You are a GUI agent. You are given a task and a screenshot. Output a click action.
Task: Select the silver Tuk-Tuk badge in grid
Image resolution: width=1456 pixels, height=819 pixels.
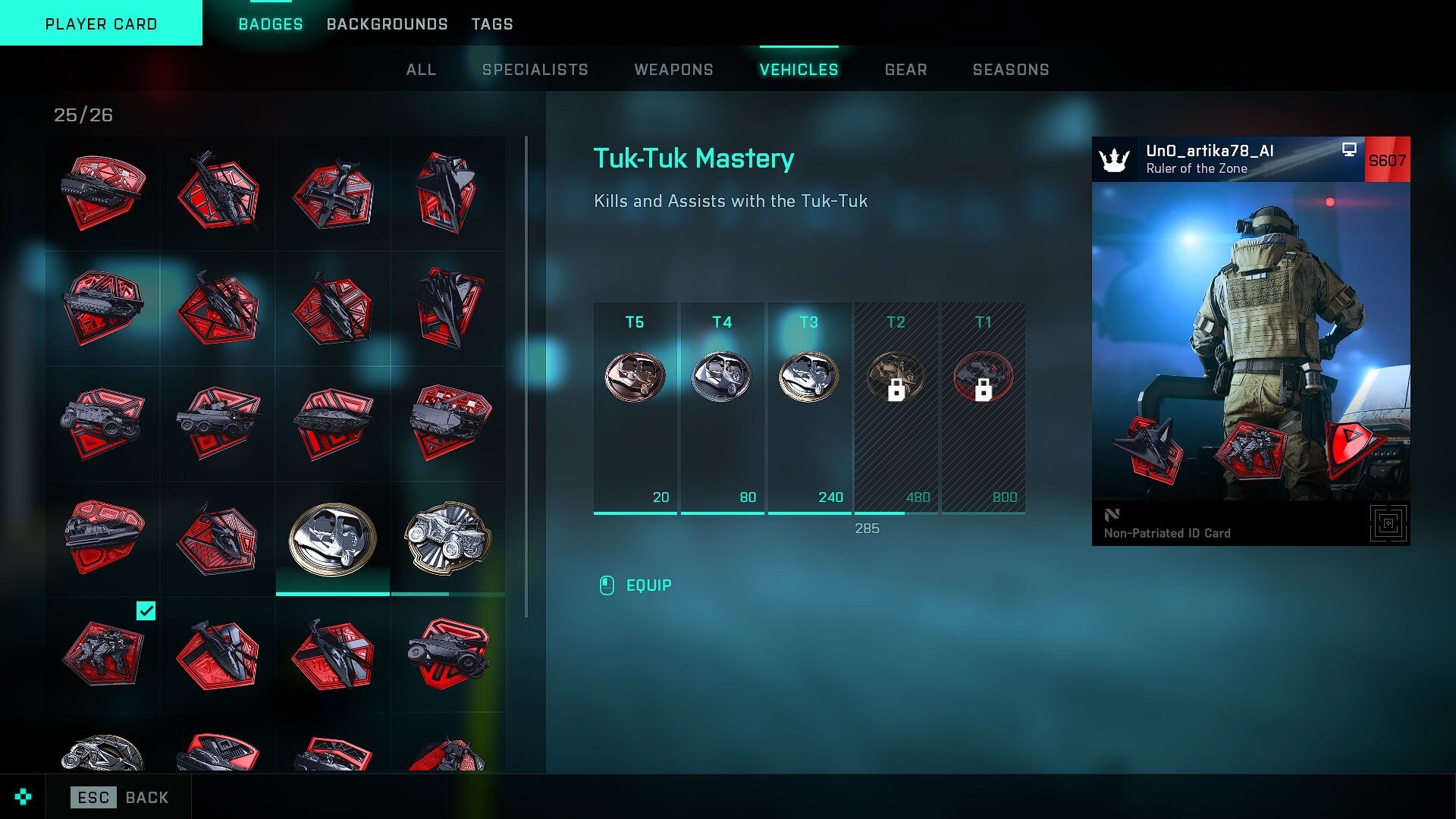pyautogui.click(x=333, y=538)
